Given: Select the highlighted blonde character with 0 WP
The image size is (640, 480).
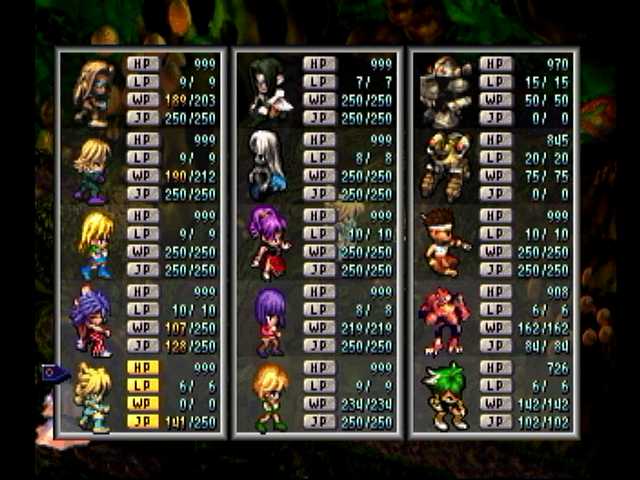Looking at the screenshot, I should 93,396.
